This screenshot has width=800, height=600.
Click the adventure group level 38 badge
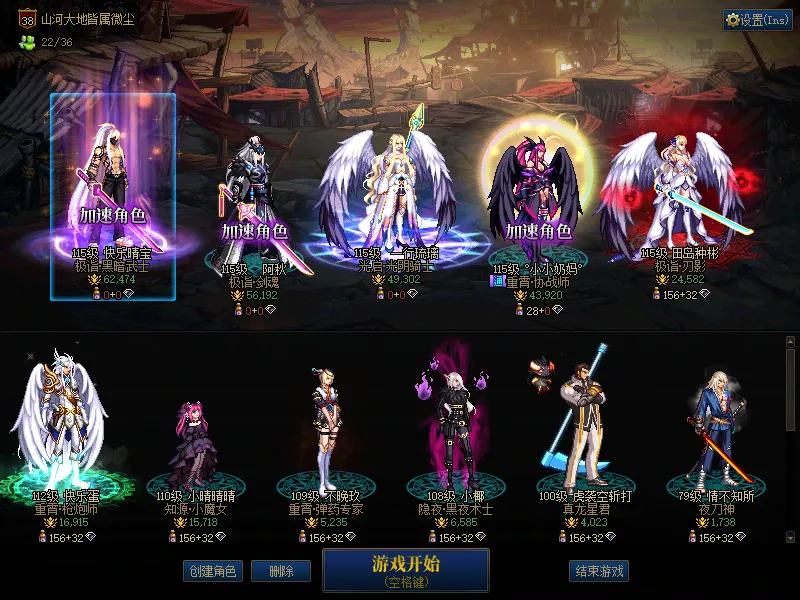pos(26,18)
